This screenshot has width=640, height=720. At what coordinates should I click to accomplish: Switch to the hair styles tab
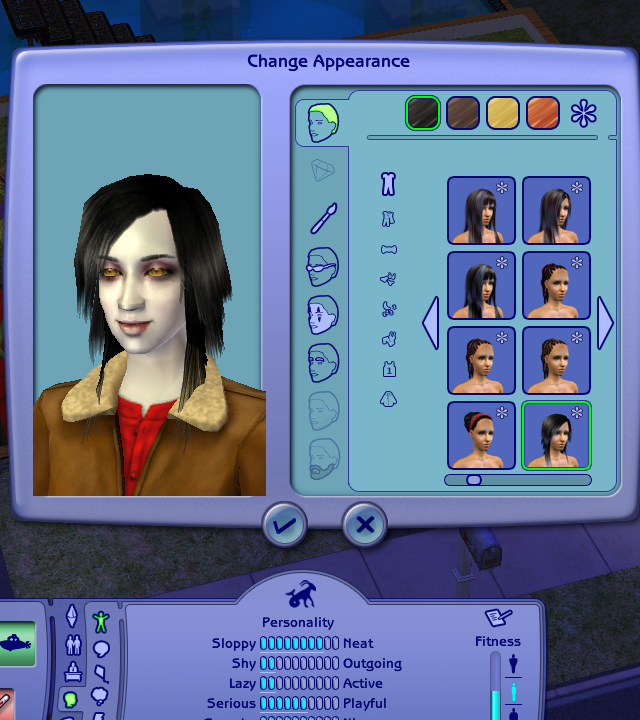tap(322, 122)
